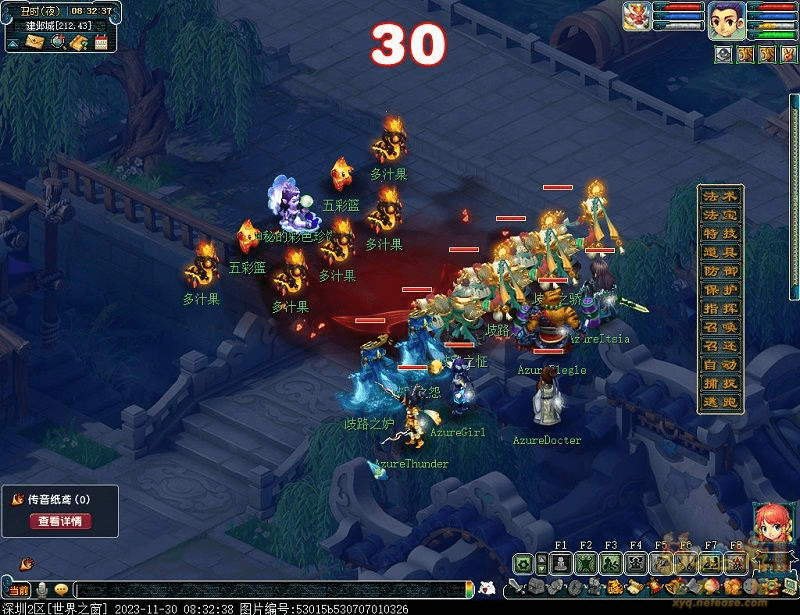
Task: Activate the 自动 auto-battle command
Action: point(720,367)
